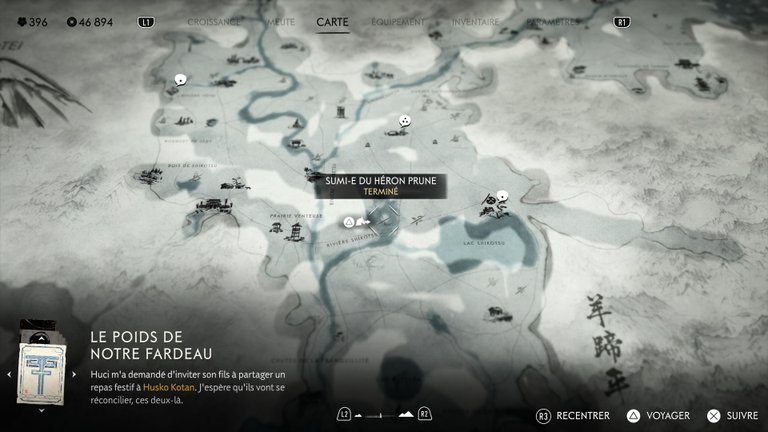This screenshot has height=432, width=768.
Task: Choose the speech bubble marker above Lac Shikotsu
Action: [502, 197]
